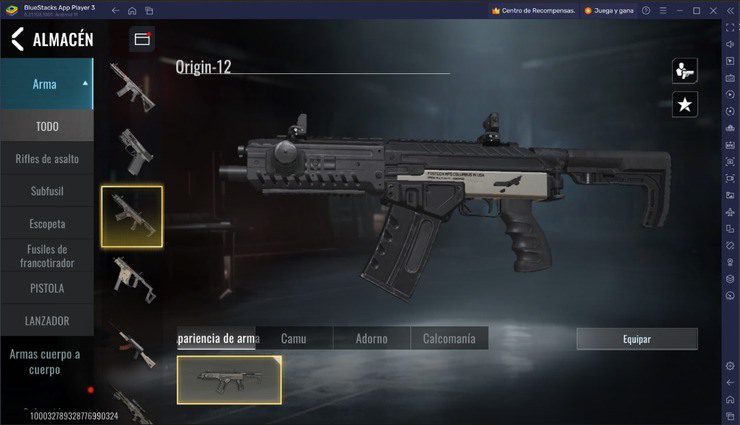Open the soldier preview icon
The width and height of the screenshot is (740, 425).
(x=684, y=71)
